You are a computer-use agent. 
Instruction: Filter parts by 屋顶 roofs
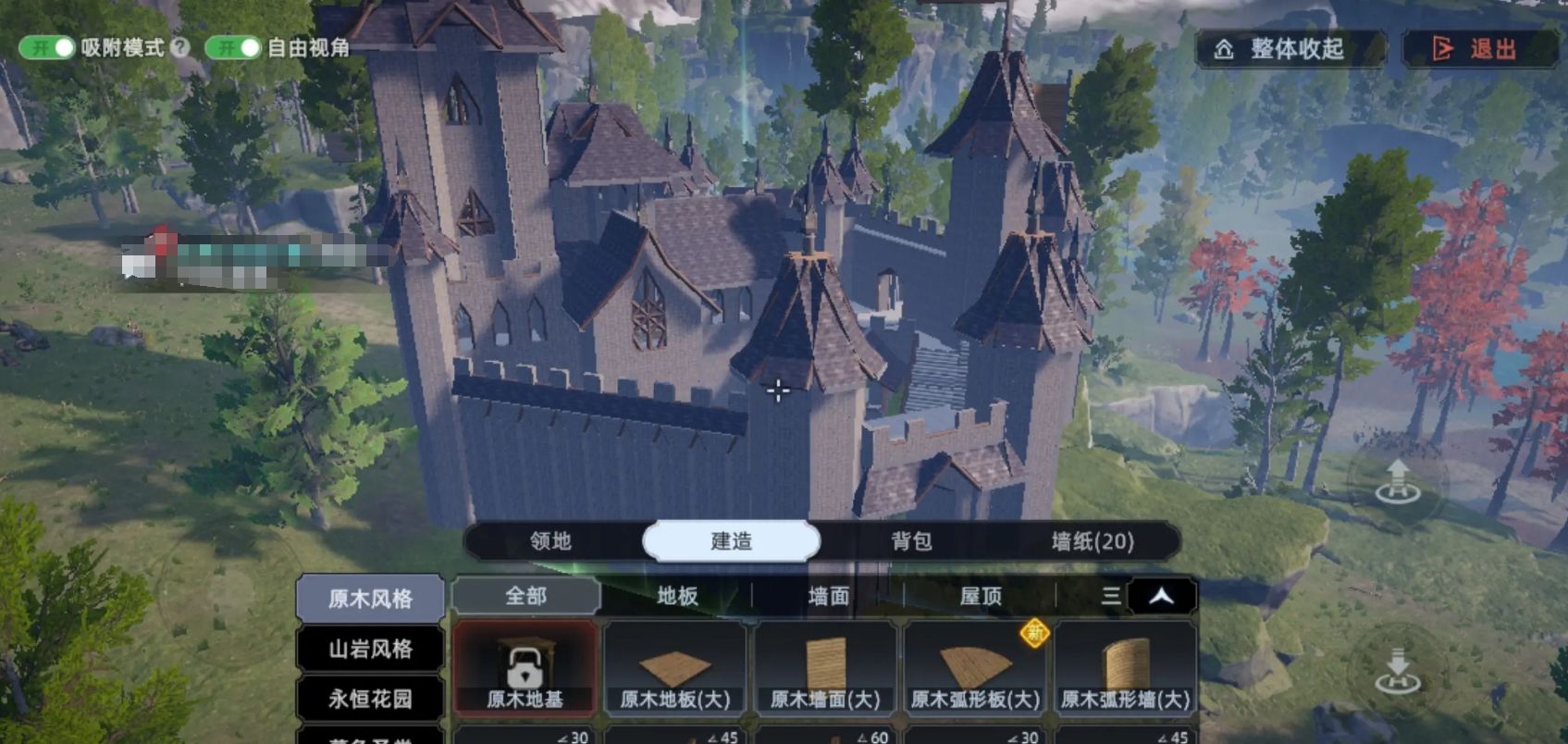981,596
